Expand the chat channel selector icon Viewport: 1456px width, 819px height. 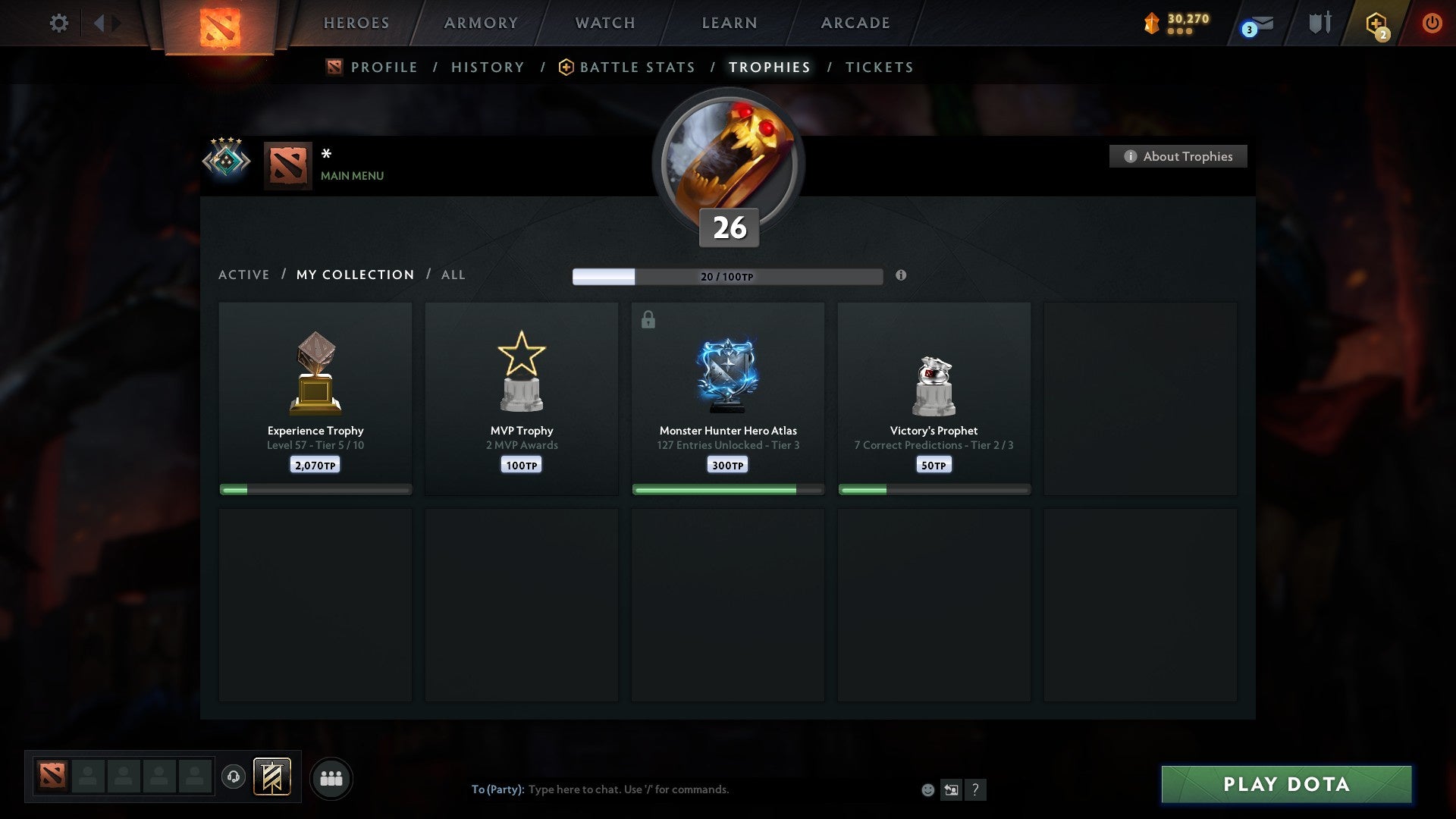pyautogui.click(x=952, y=789)
